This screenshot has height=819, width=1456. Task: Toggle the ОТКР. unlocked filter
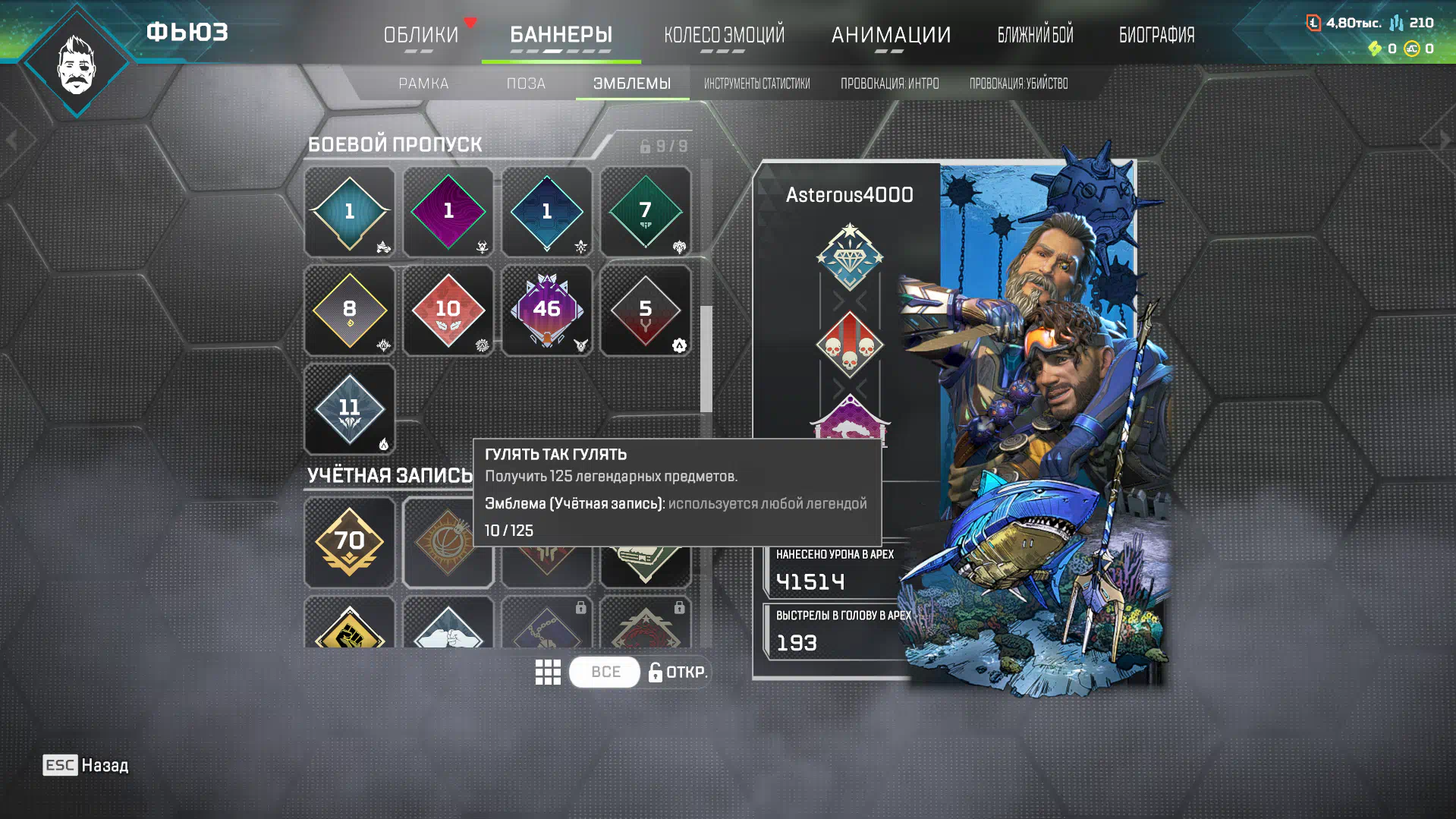point(678,673)
